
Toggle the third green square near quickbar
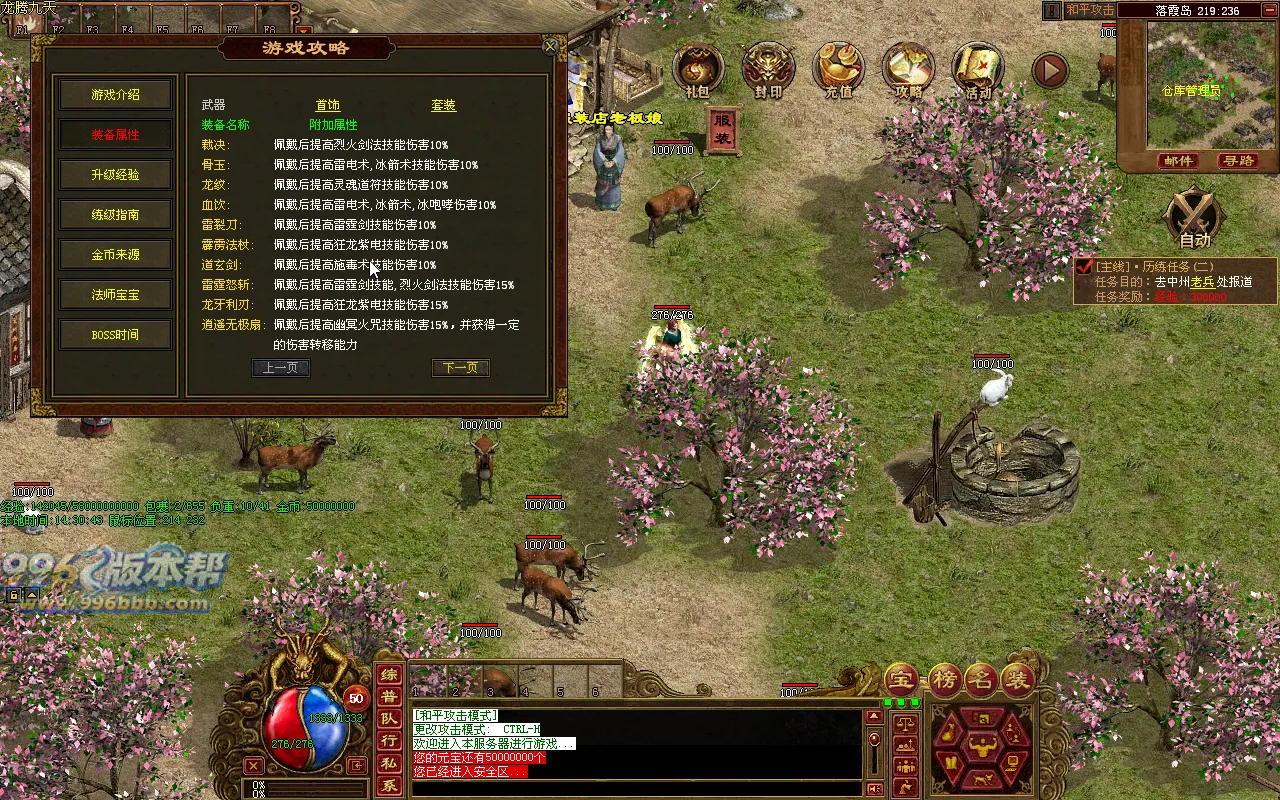click(914, 702)
